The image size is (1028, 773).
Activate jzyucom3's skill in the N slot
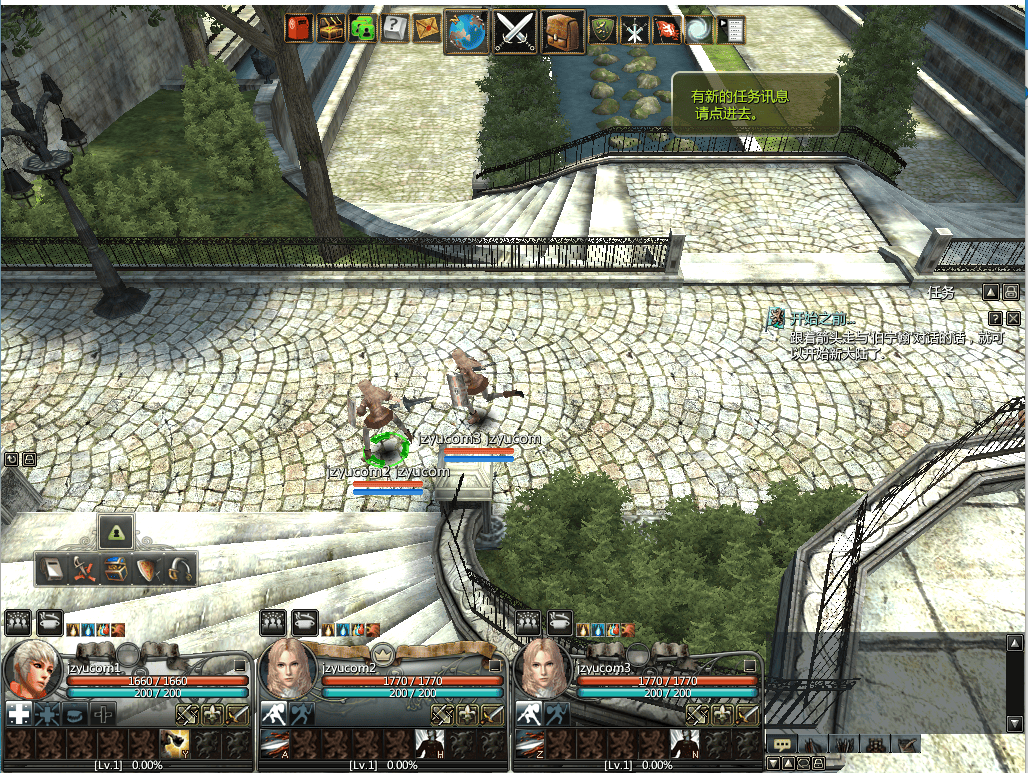coord(685,744)
